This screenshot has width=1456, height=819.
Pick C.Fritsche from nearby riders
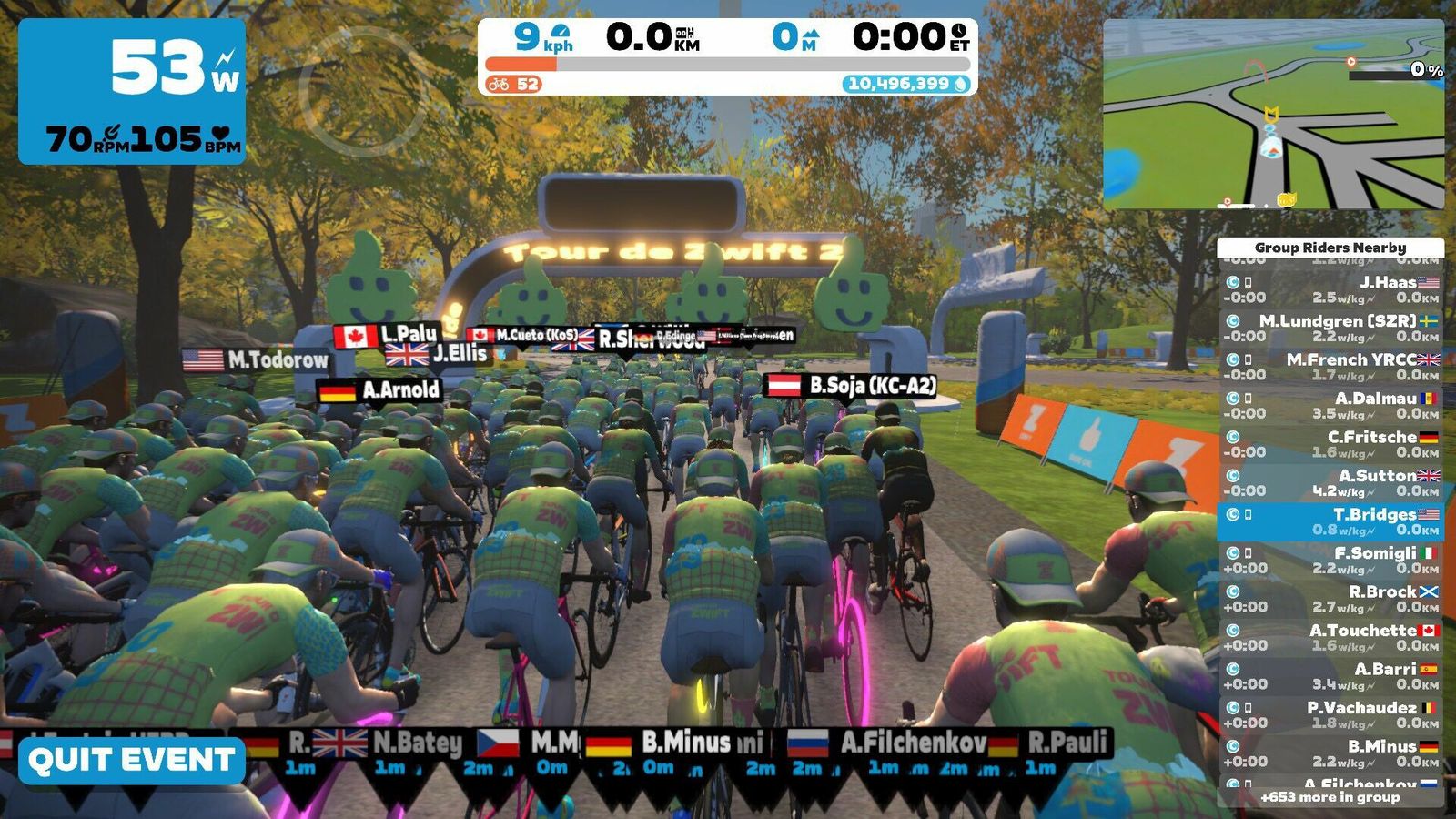(x=1330, y=444)
